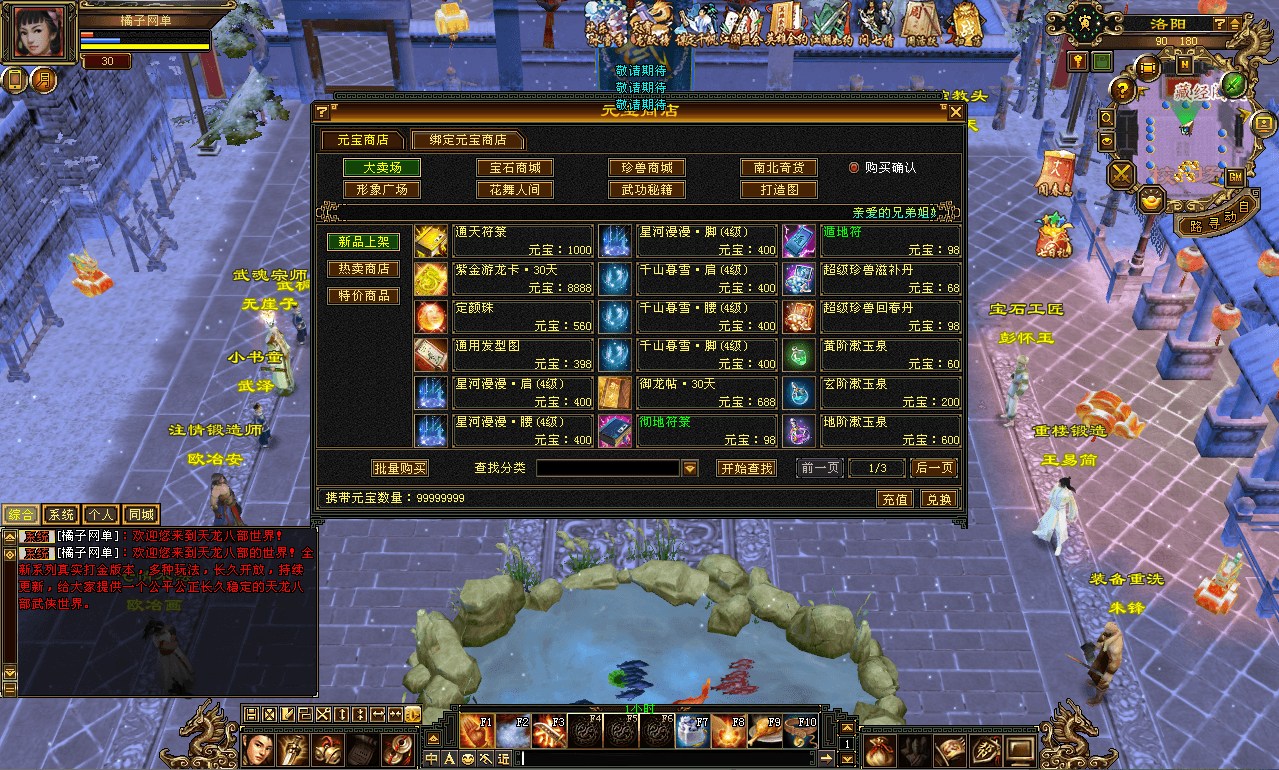Select the 通天符箓 item for 1000 元宝
This screenshot has width=1279, height=770.
point(505,241)
